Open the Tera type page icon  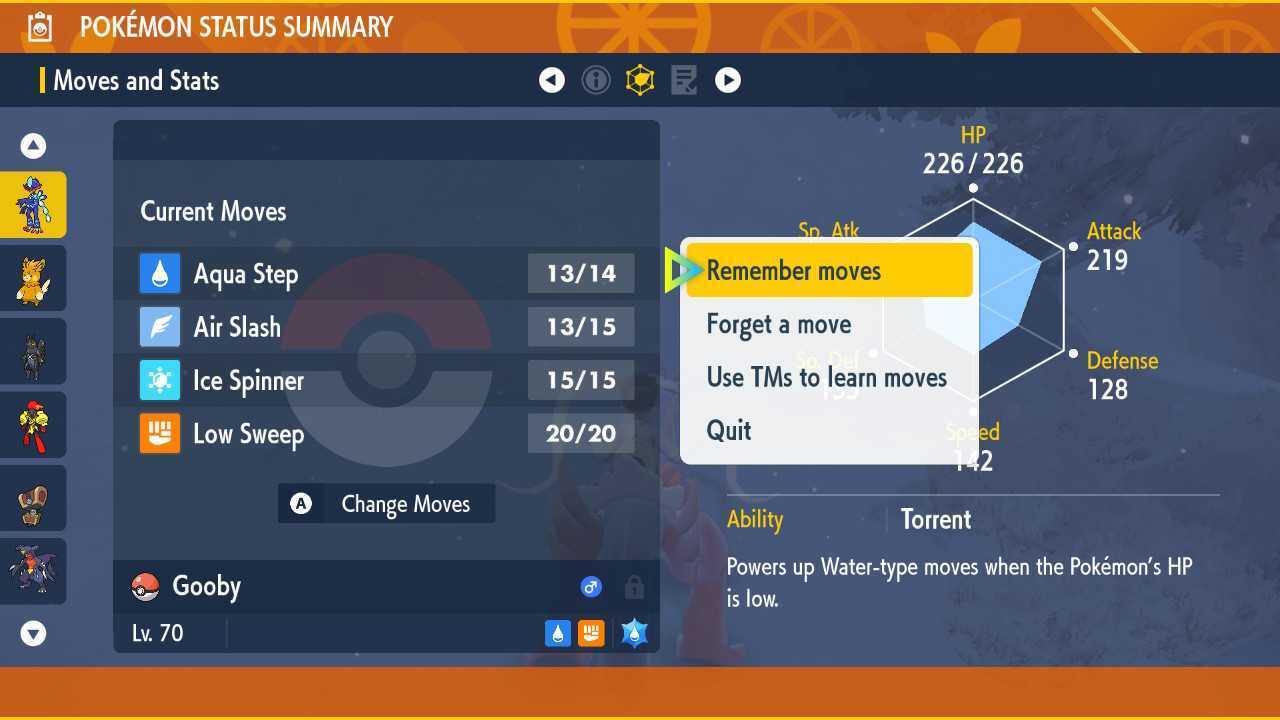coord(640,80)
